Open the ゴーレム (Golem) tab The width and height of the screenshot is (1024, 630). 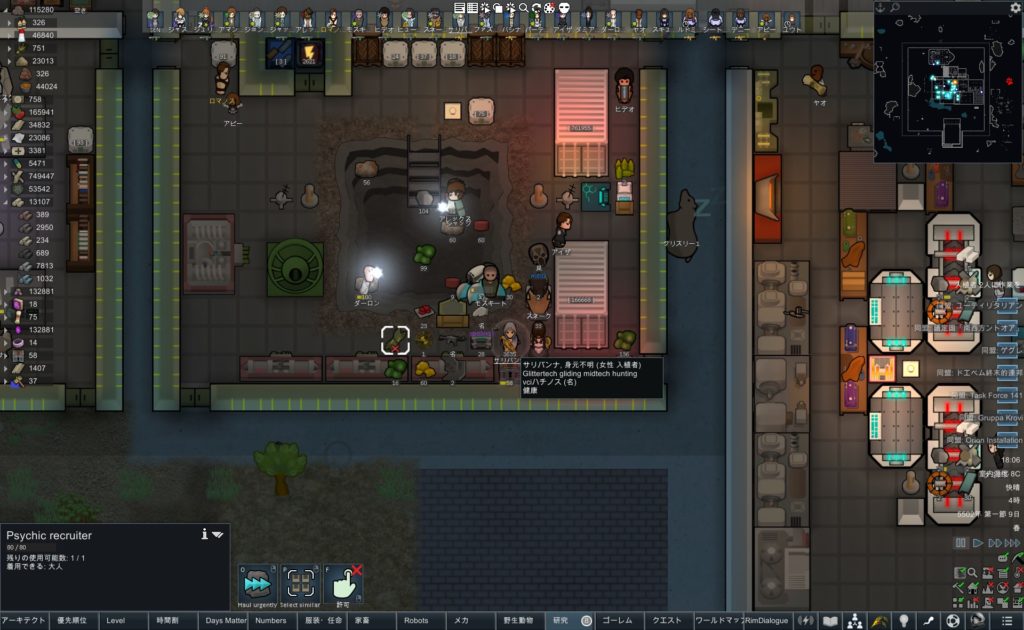(618, 621)
